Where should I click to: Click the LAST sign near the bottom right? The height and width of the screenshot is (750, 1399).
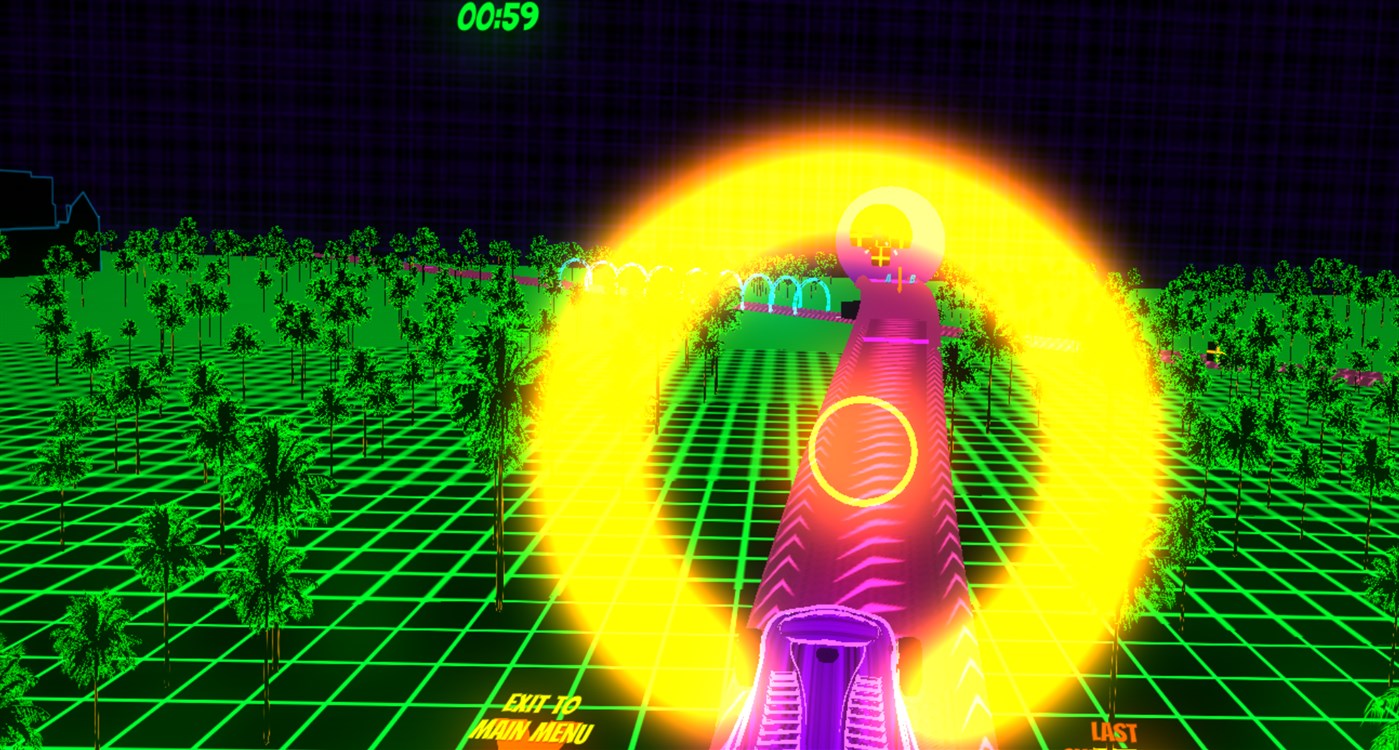1113,731
